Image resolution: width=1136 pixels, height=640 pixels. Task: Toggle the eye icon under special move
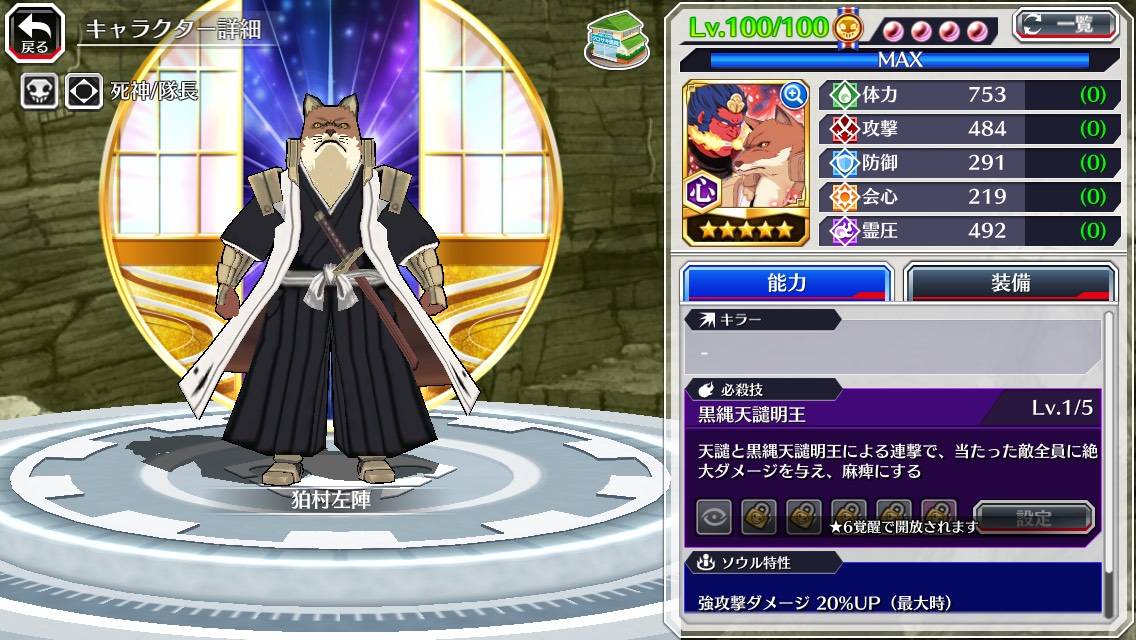tap(714, 517)
